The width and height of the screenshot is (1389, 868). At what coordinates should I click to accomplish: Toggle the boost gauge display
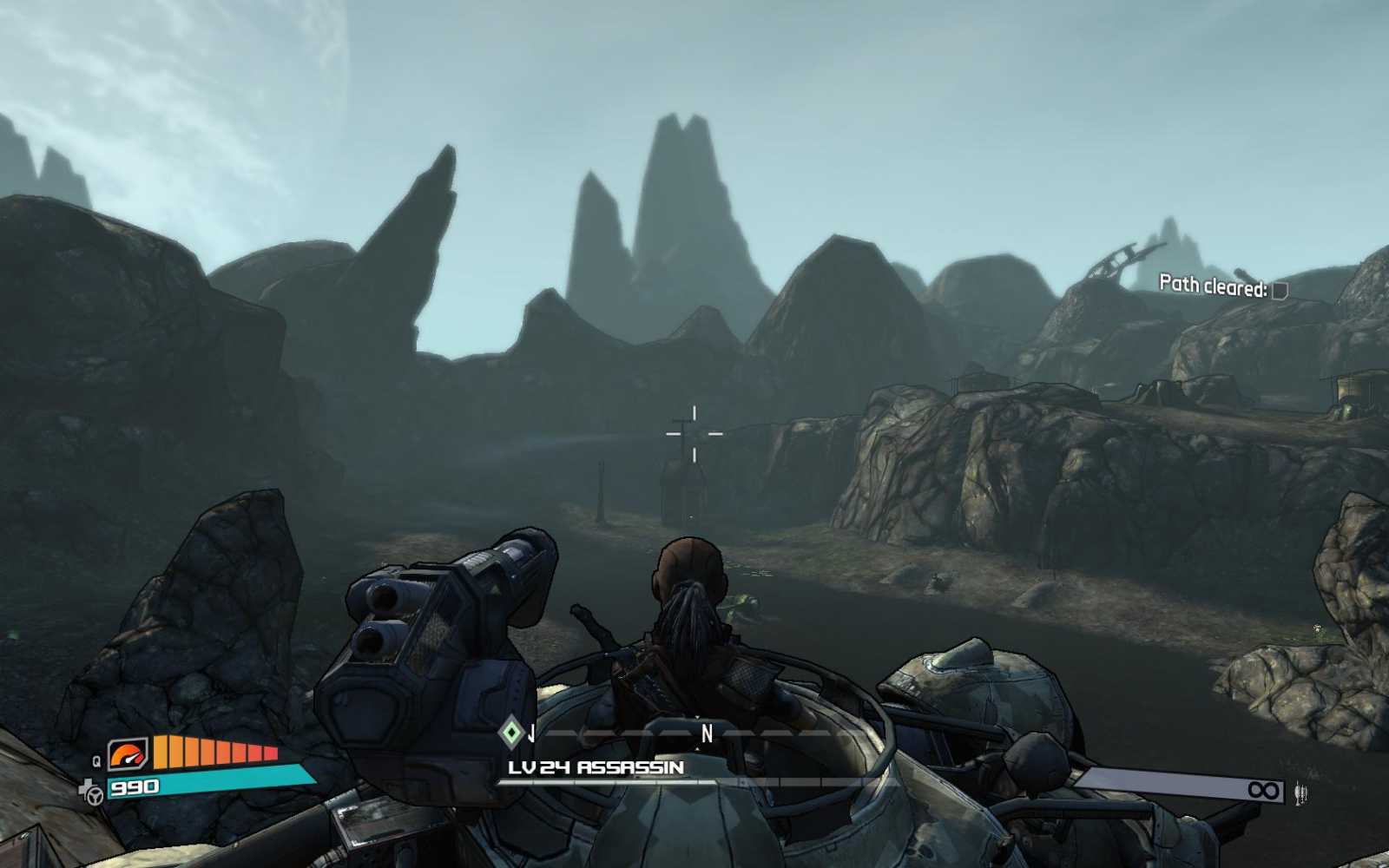click(x=213, y=751)
